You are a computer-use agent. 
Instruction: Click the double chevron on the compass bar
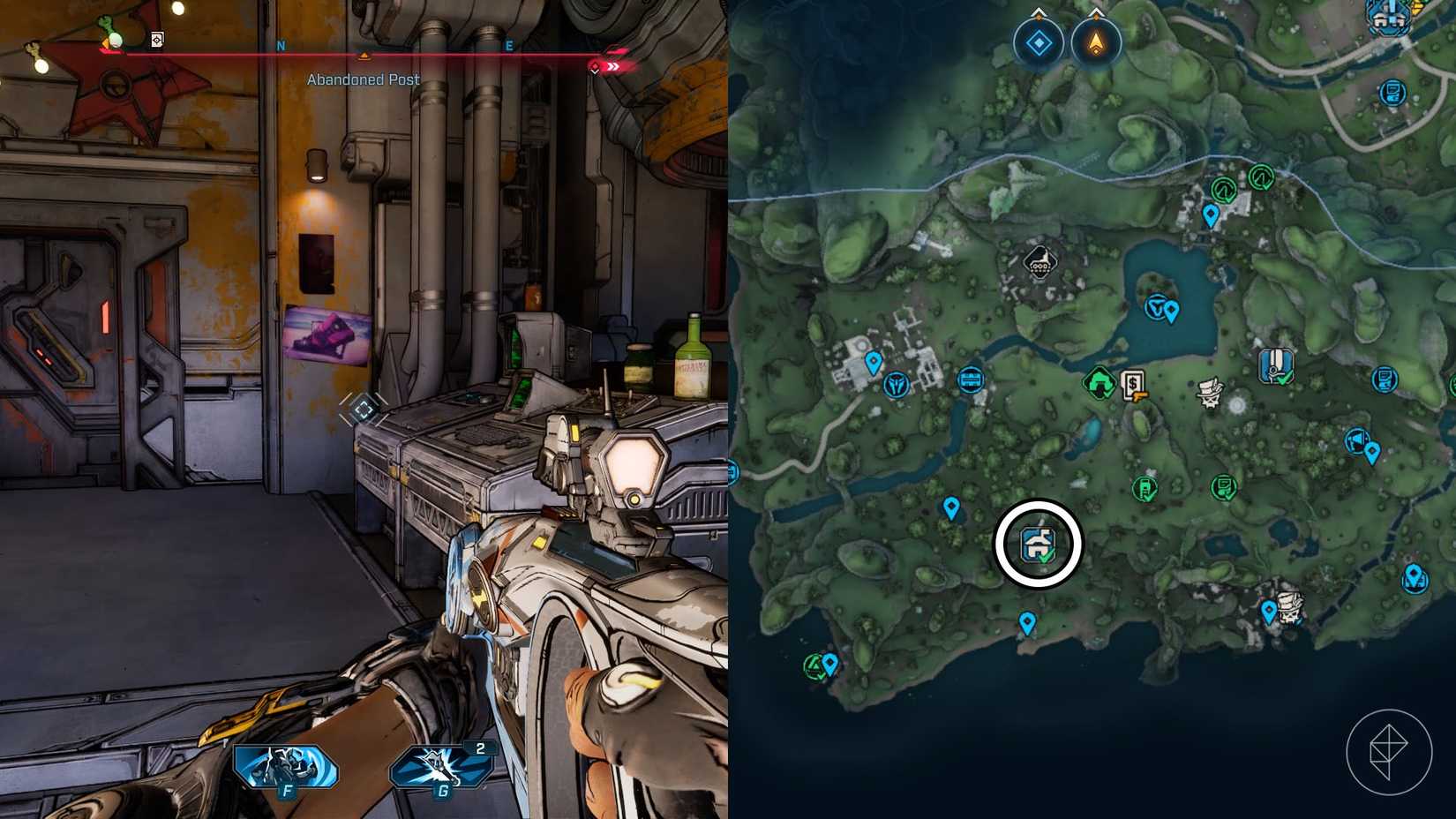612,67
